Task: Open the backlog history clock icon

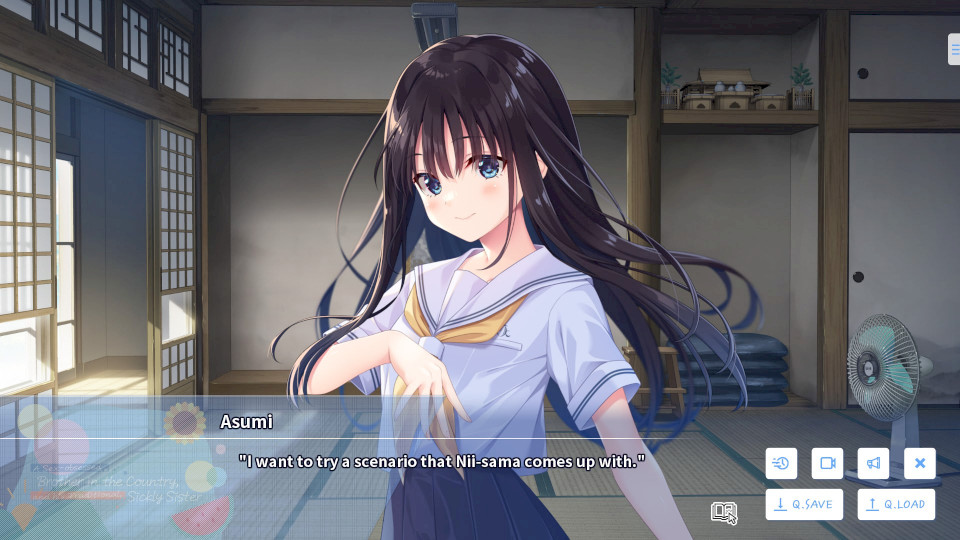Action: click(781, 463)
